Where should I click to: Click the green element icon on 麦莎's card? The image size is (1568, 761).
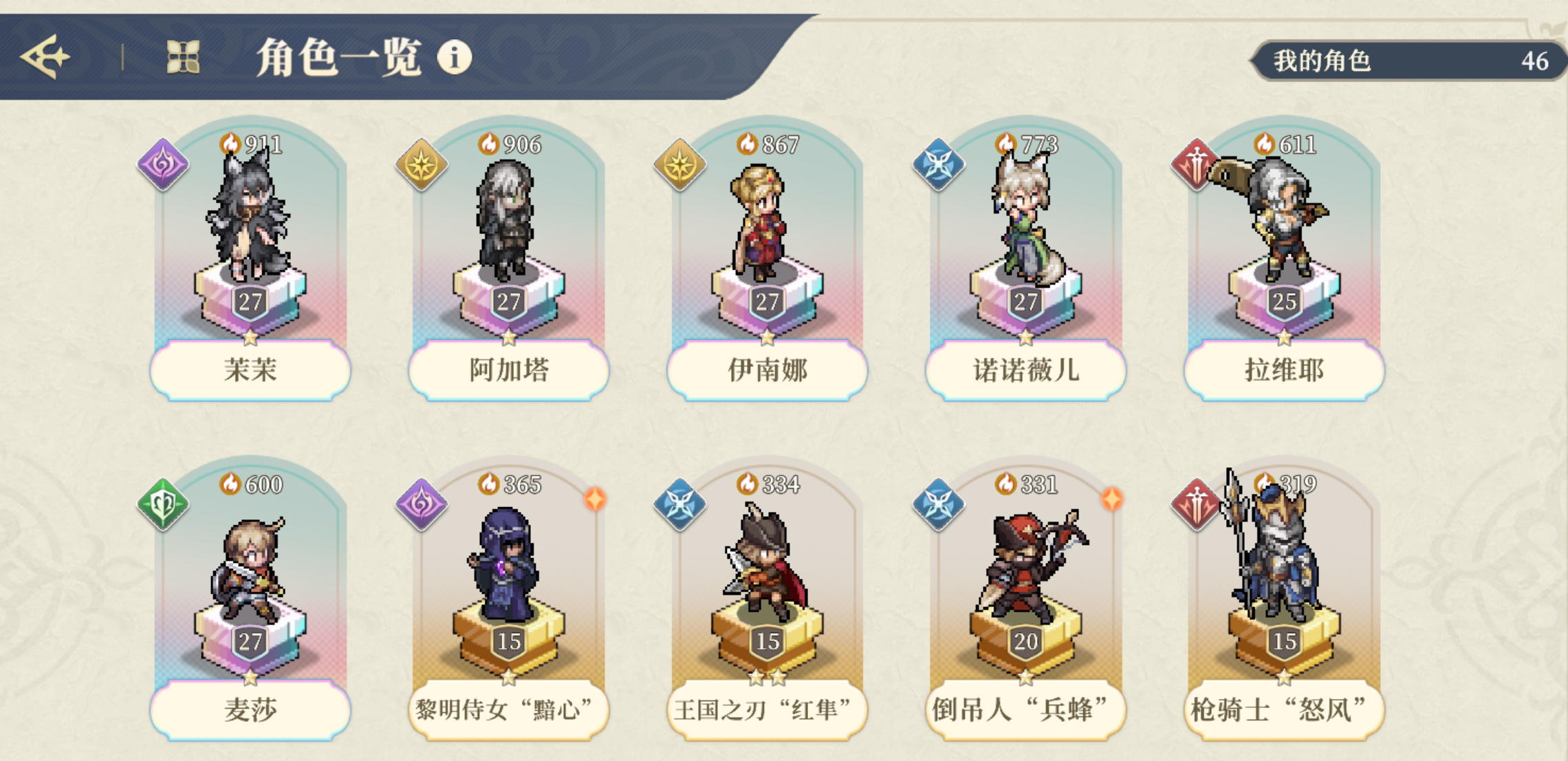pos(162,504)
